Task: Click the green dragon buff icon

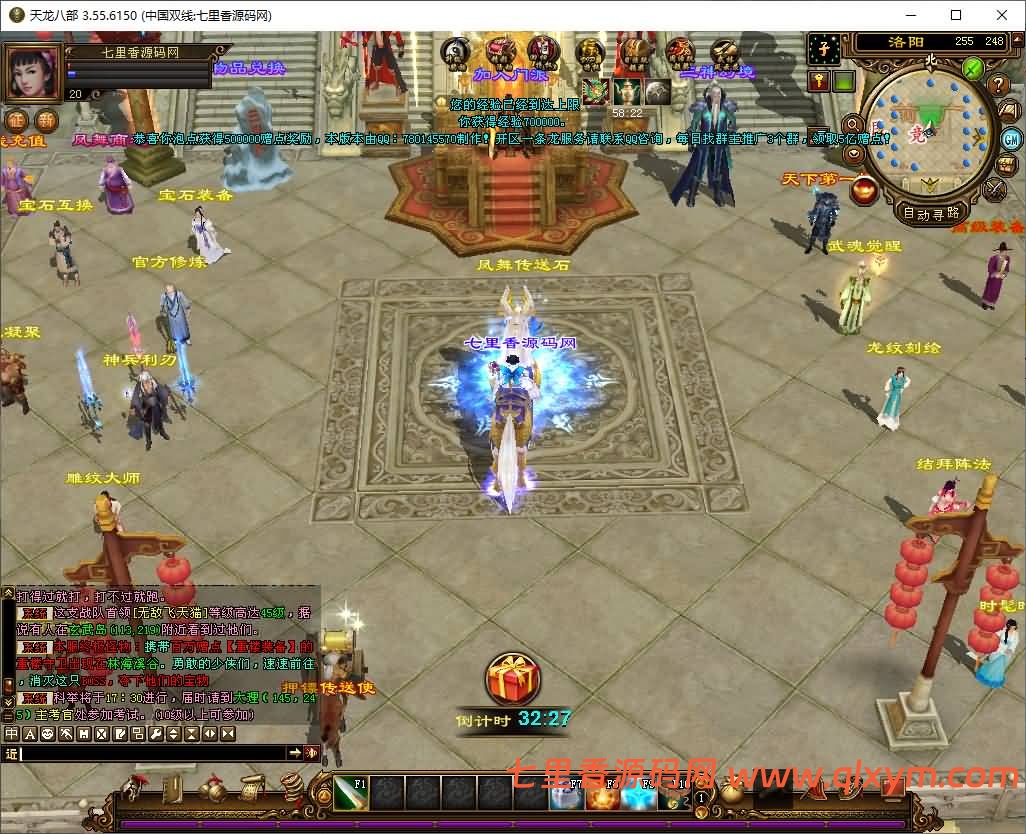Action: [x=596, y=91]
